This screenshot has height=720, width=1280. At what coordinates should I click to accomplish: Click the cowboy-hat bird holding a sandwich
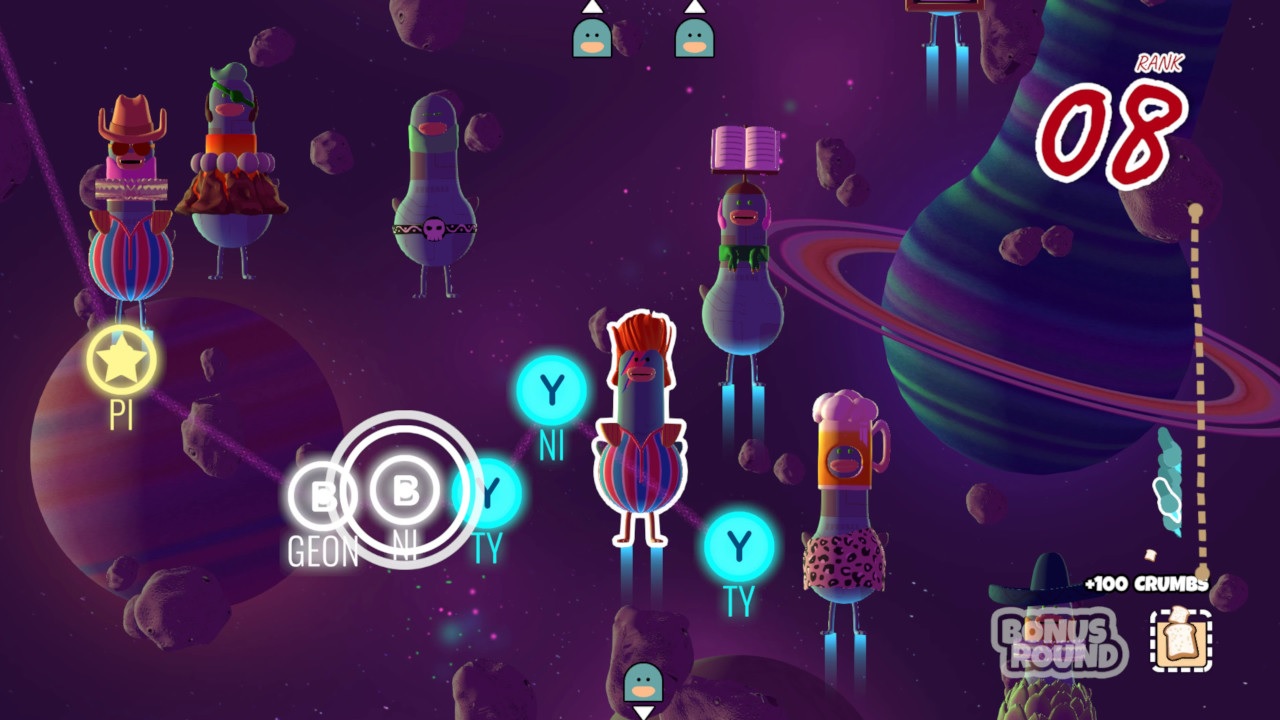[x=128, y=180]
